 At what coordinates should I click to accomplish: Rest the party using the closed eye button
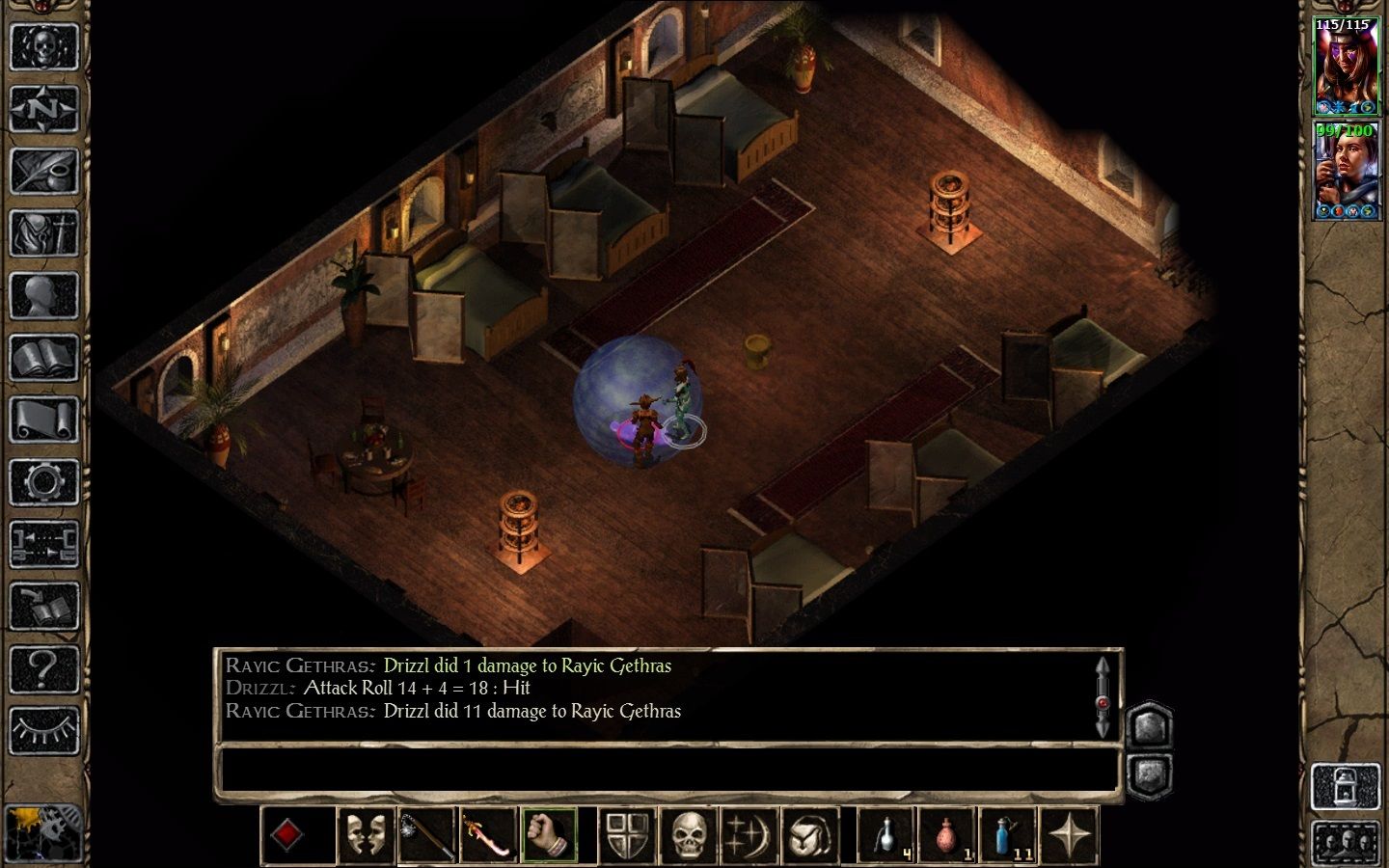(43, 730)
